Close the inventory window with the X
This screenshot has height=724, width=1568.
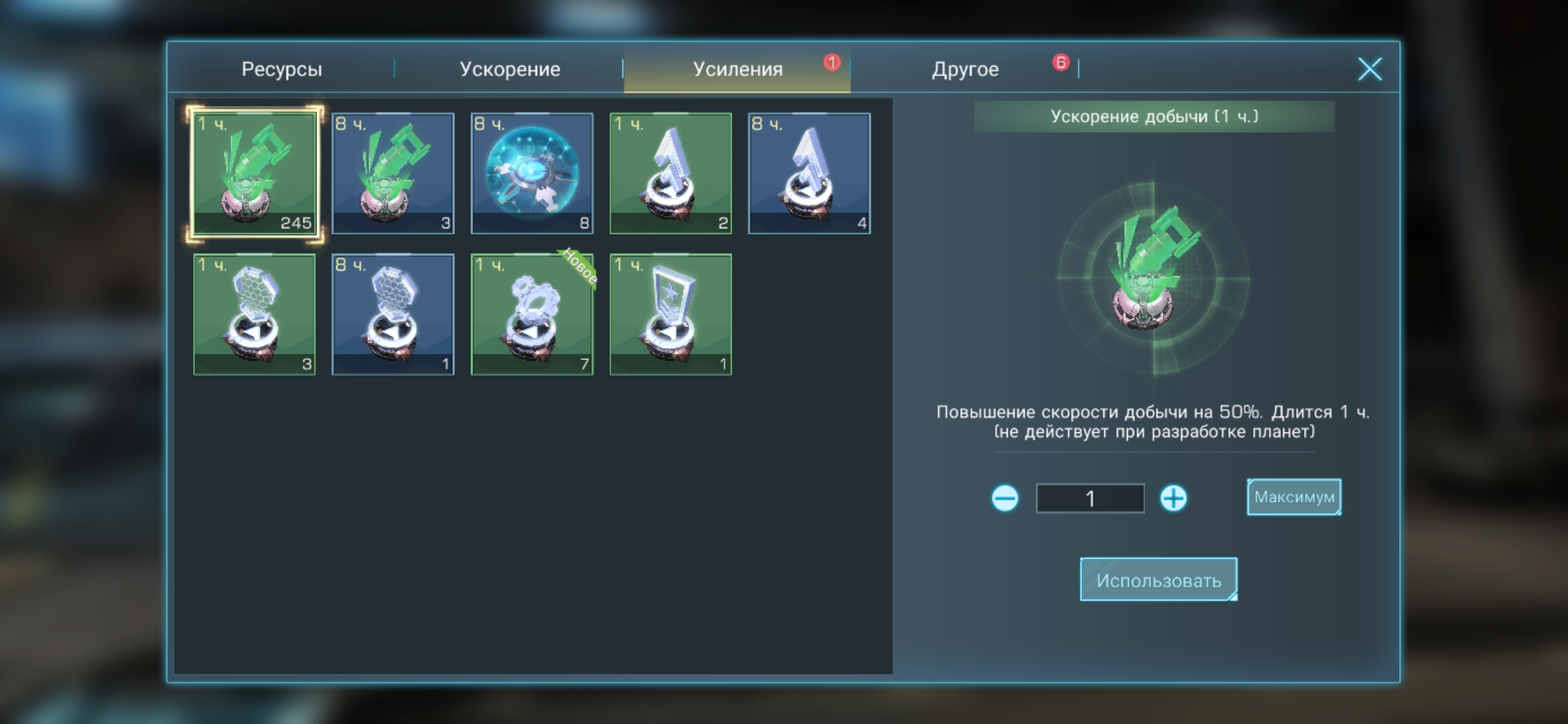pos(1369,69)
